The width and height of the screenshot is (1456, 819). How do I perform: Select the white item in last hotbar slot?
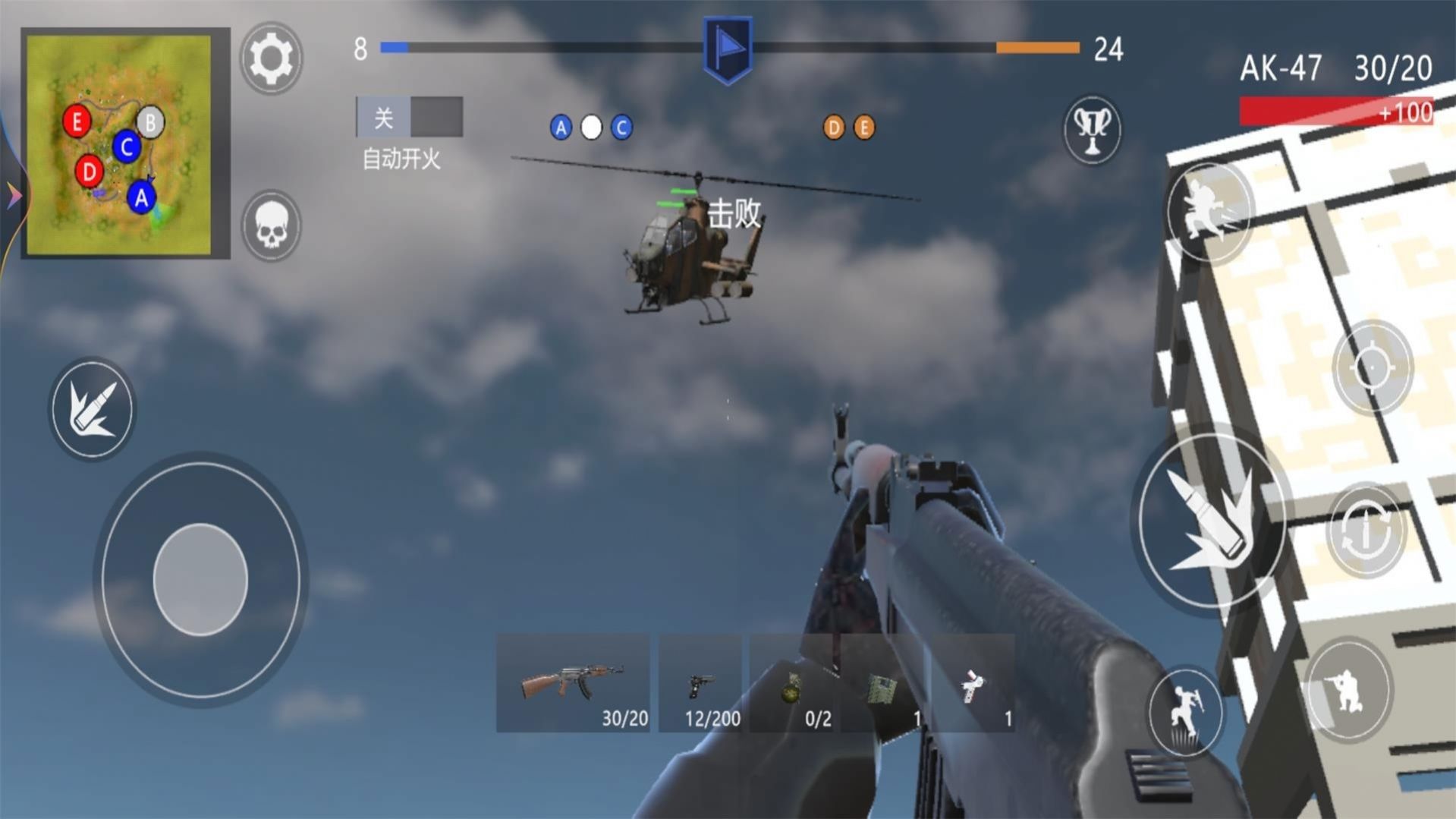(972, 683)
